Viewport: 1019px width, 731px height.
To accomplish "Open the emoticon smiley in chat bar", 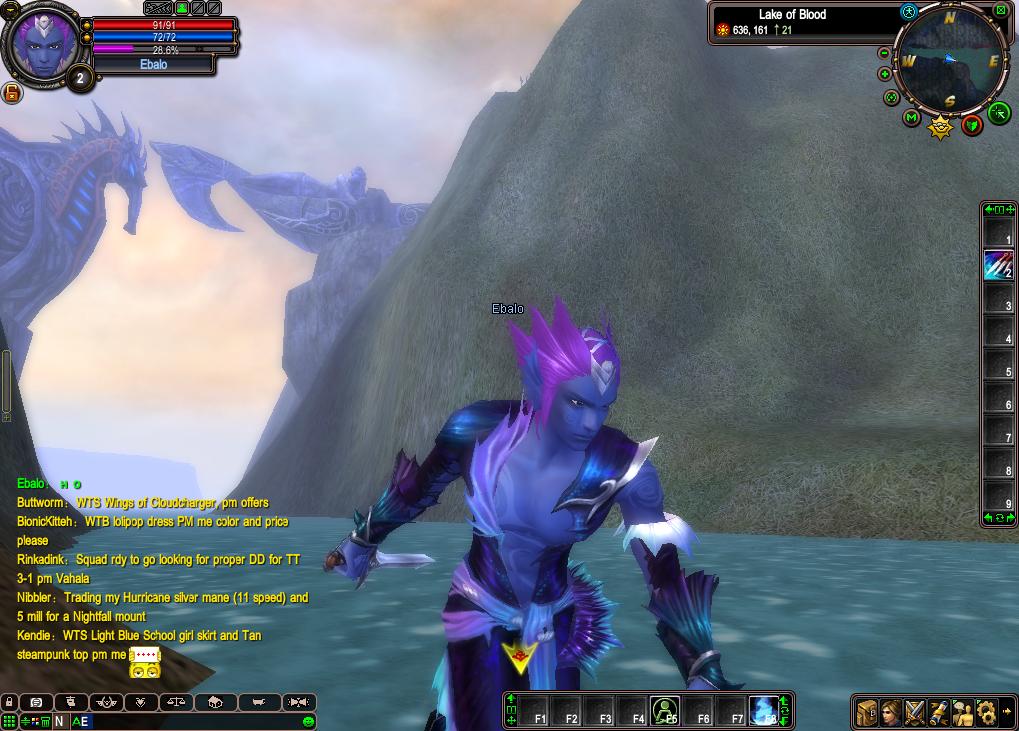I will coord(308,721).
